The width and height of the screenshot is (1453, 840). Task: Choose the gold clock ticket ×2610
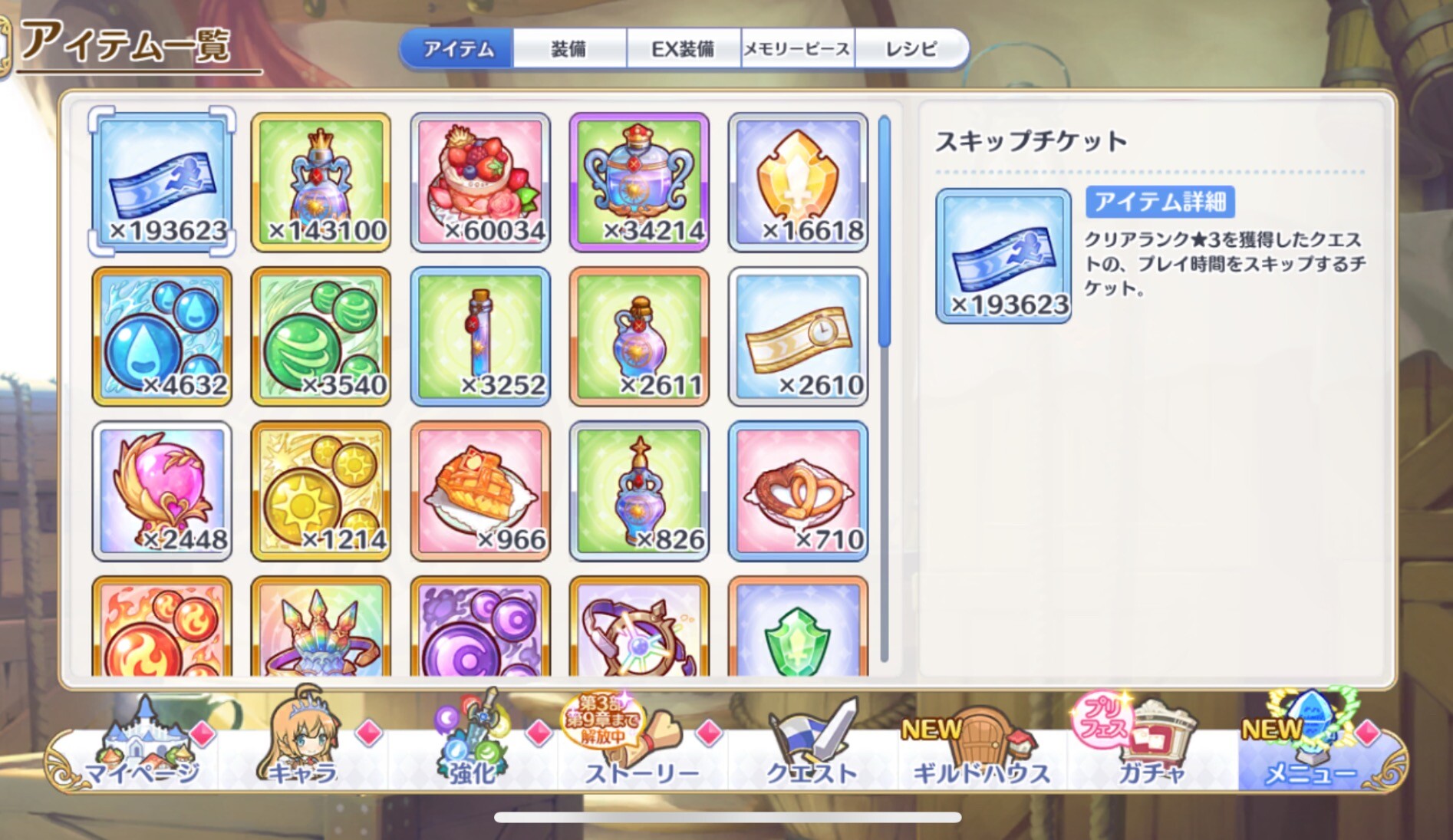point(798,336)
